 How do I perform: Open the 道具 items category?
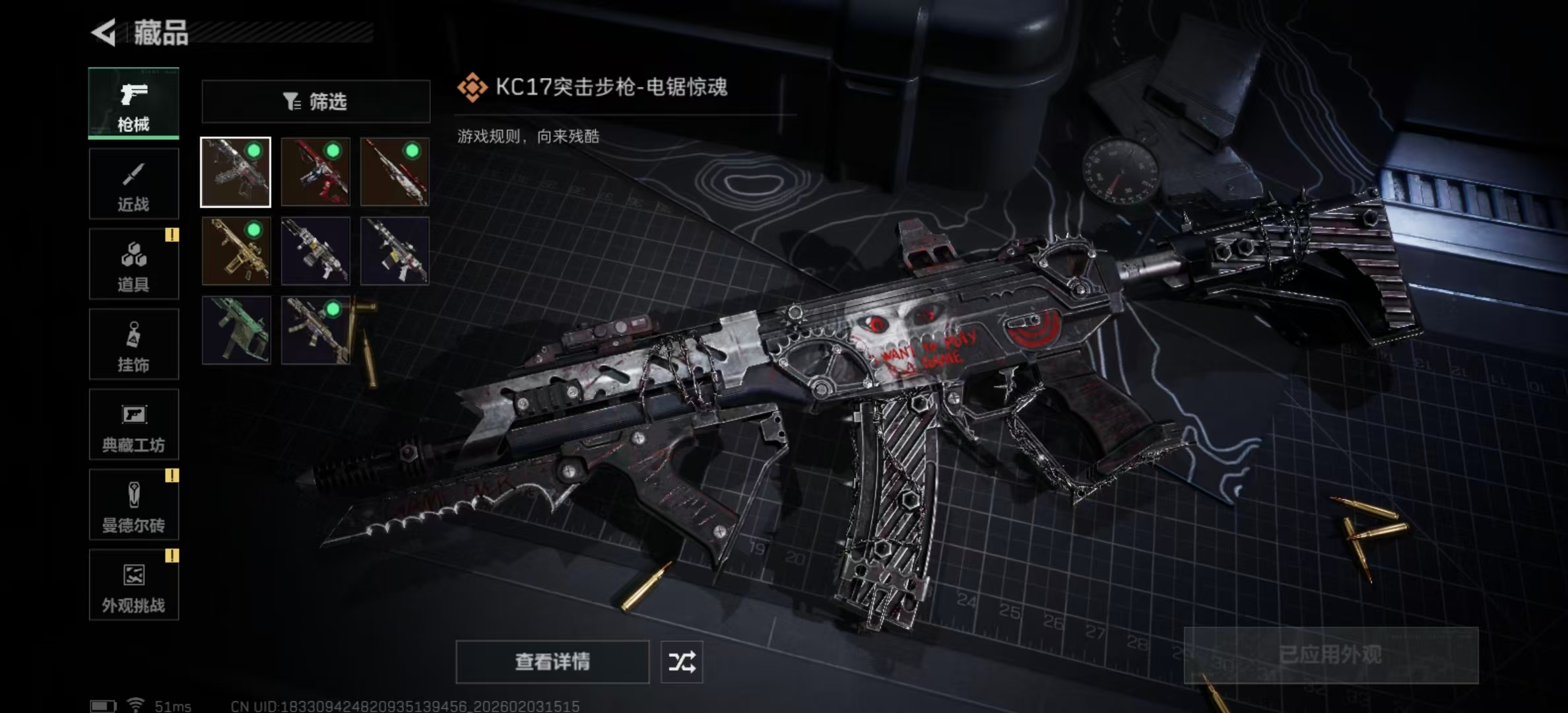tap(133, 263)
